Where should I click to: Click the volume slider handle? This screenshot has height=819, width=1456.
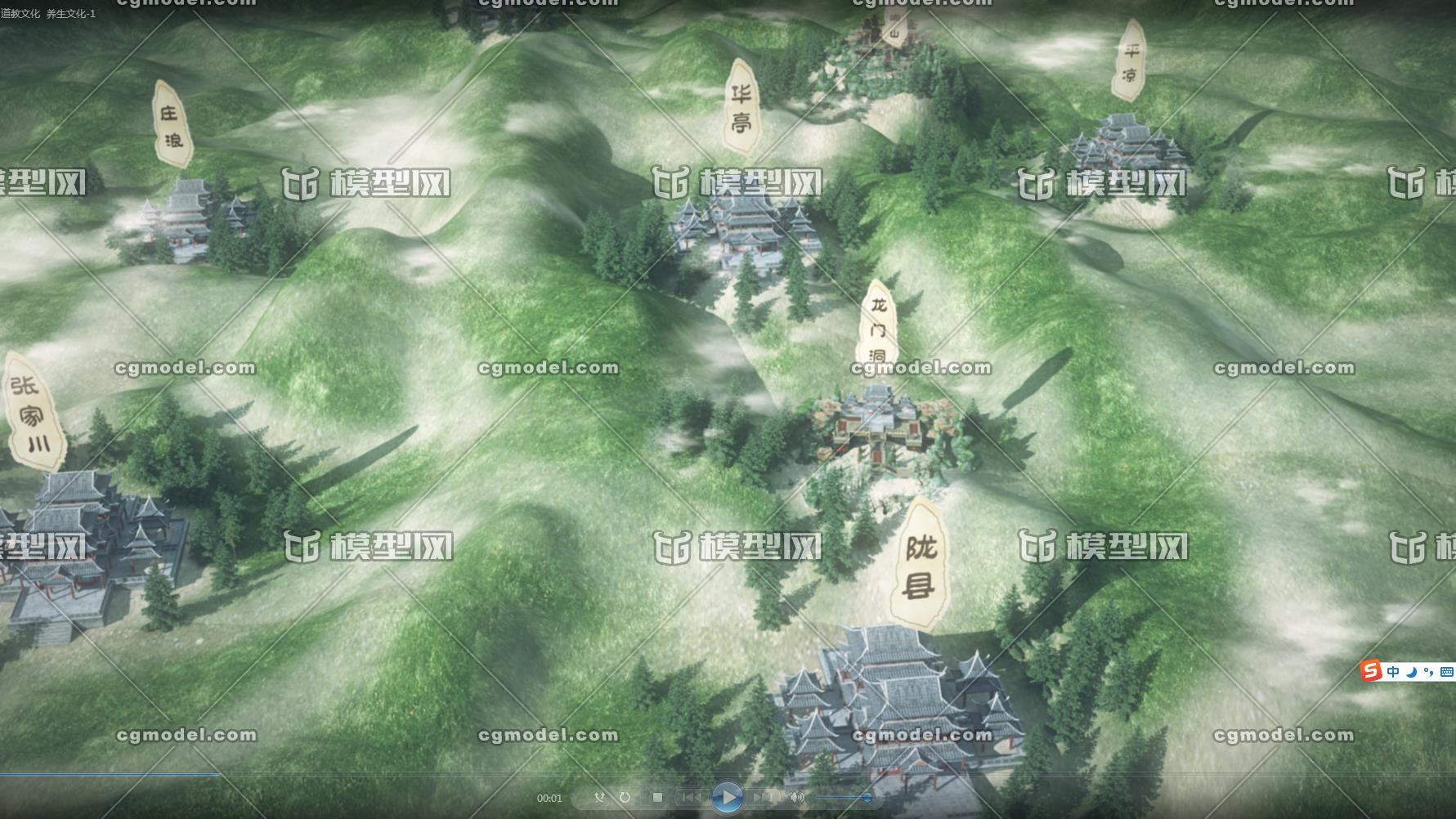pyautogui.click(x=869, y=797)
